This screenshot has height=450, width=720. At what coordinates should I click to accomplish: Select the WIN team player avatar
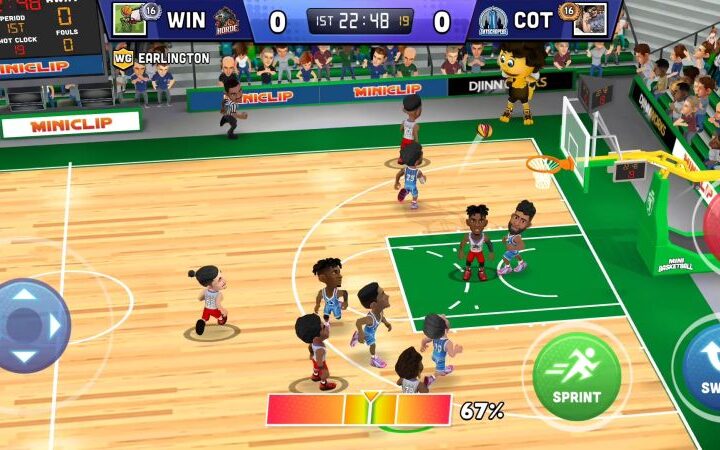(x=129, y=19)
